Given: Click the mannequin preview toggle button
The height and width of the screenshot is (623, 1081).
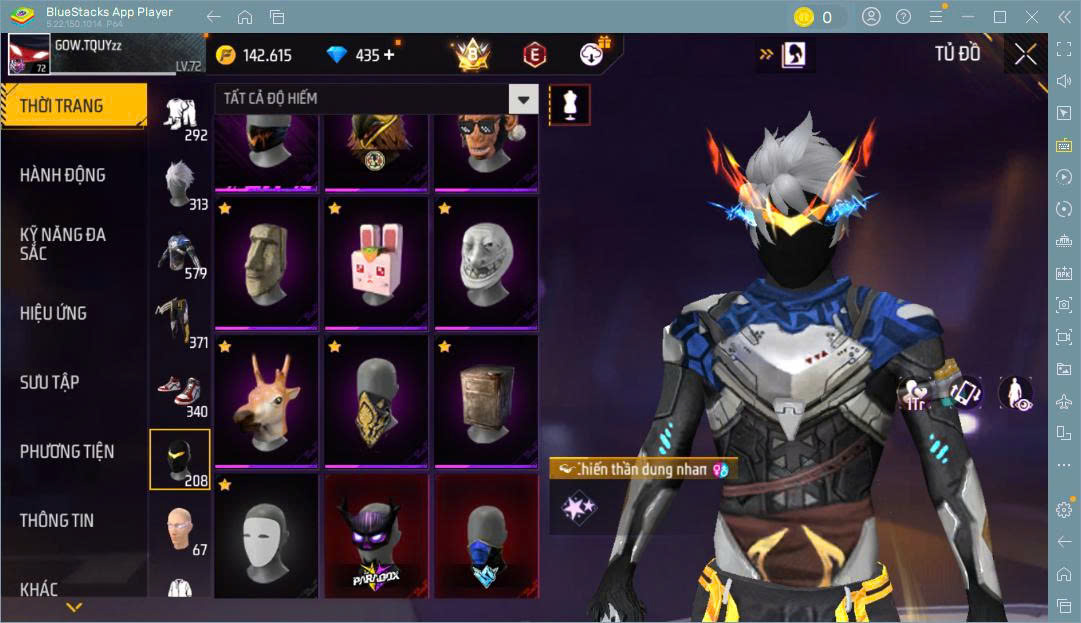Looking at the screenshot, I should click(570, 104).
